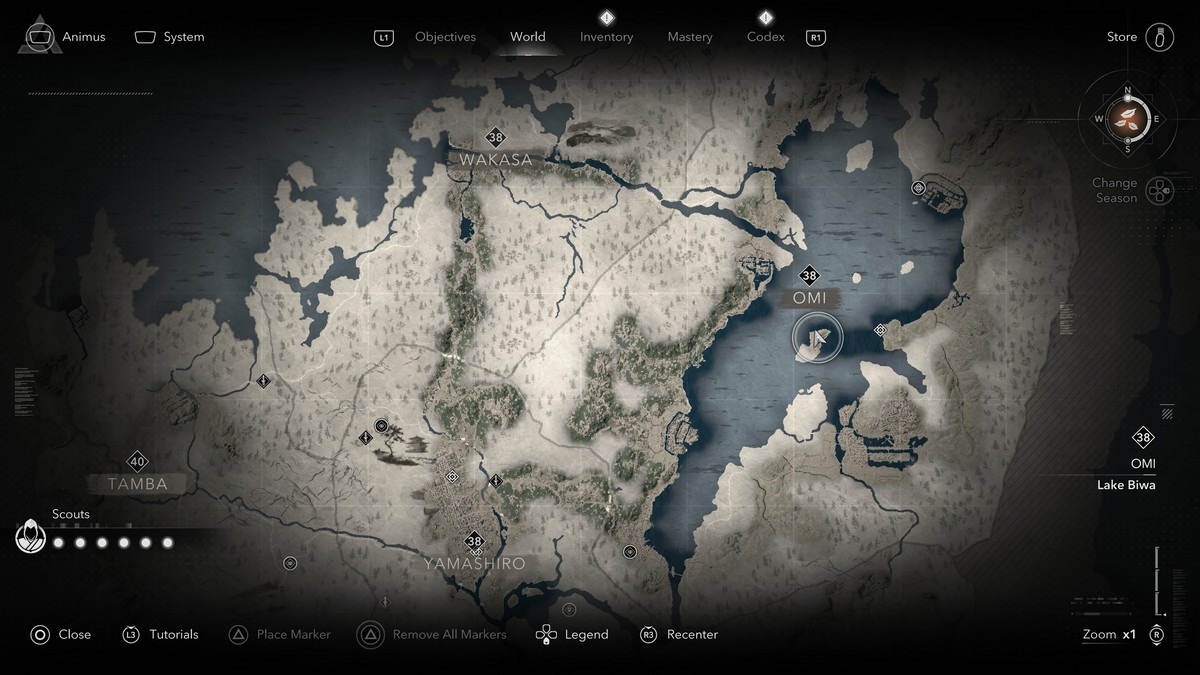Select the Wakasa region label
1200x675 pixels.
pyautogui.click(x=495, y=159)
